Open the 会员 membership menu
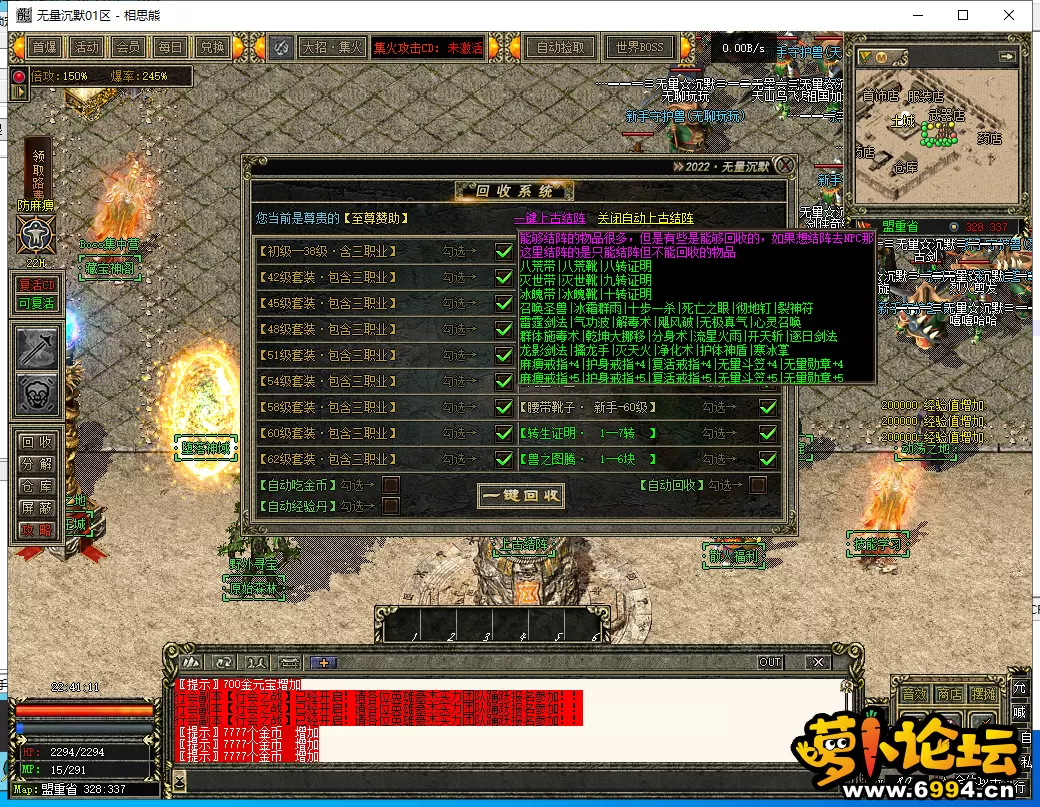Screen dimensions: 1040x807 (x=127, y=47)
